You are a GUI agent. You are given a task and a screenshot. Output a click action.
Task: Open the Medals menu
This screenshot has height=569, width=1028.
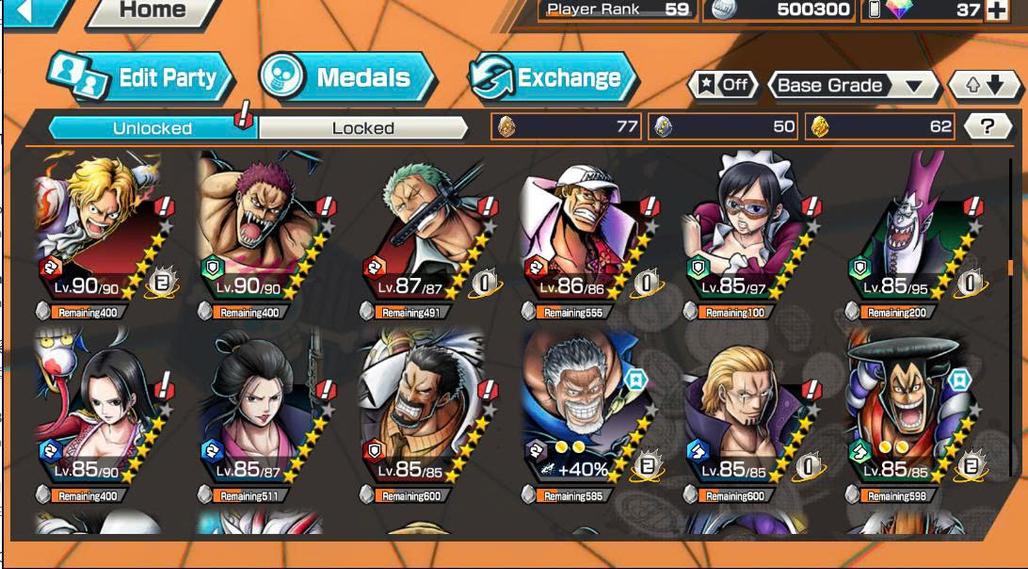346,78
